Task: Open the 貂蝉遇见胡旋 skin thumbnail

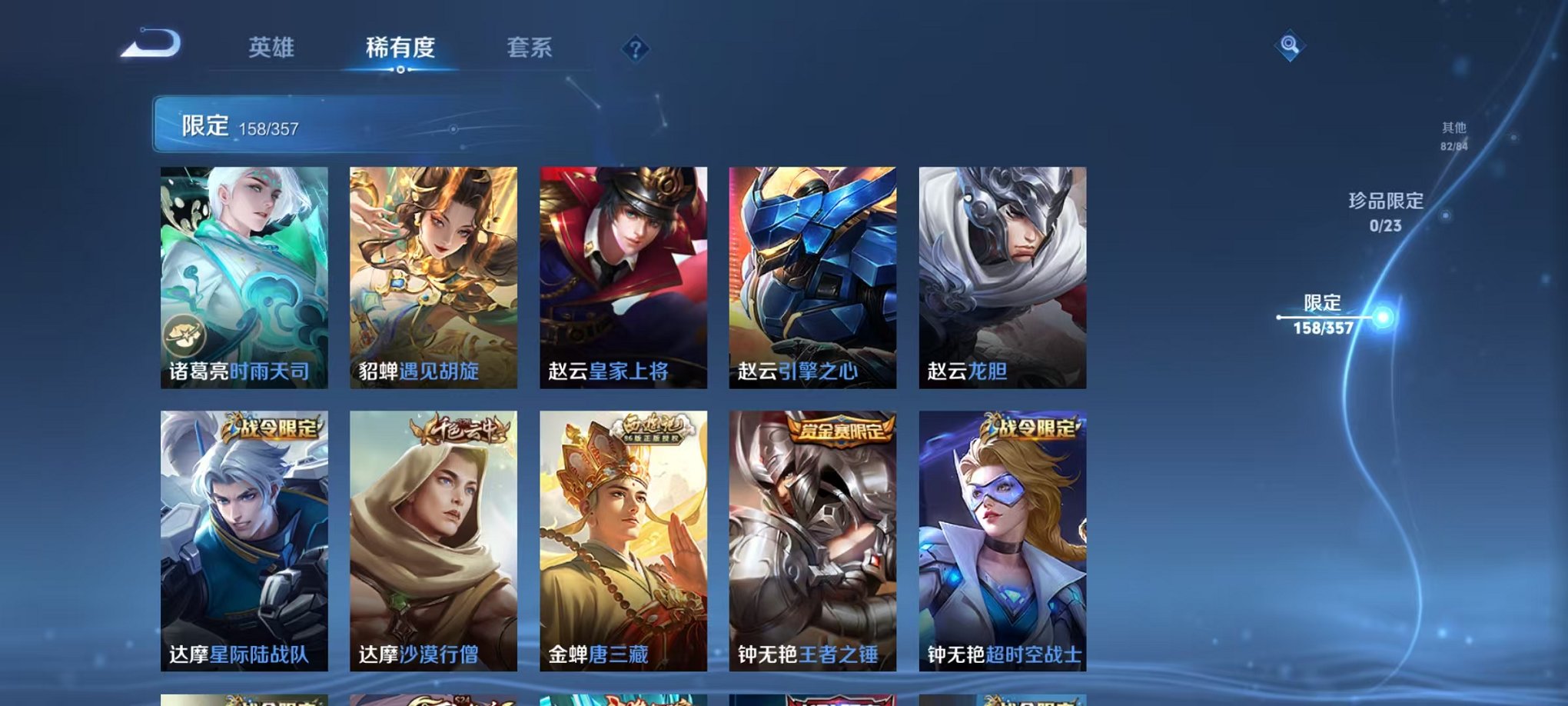Action: coord(433,277)
